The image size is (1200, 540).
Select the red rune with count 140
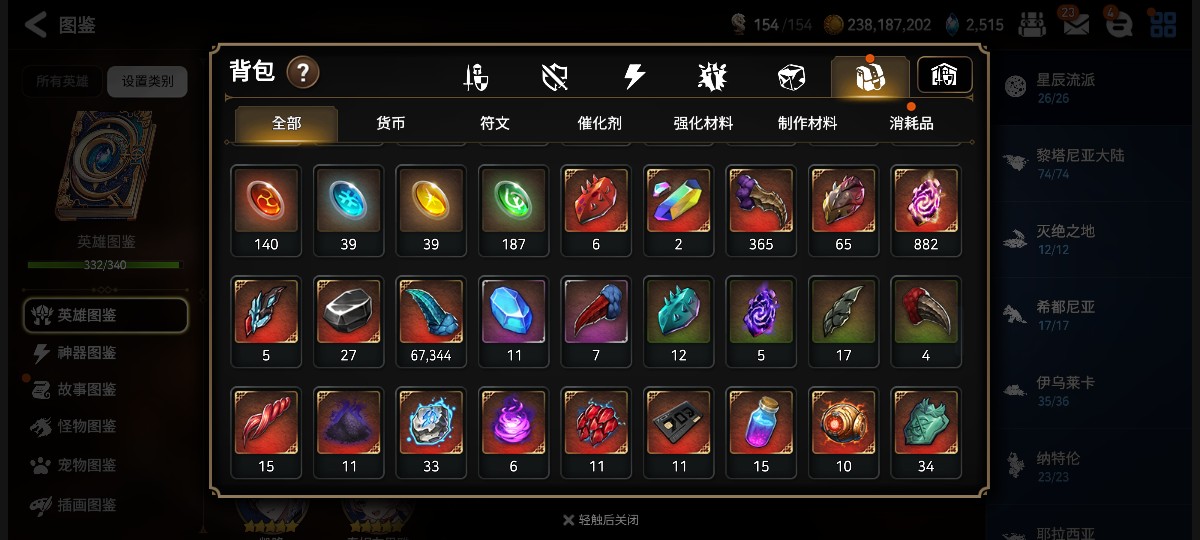coord(266,200)
